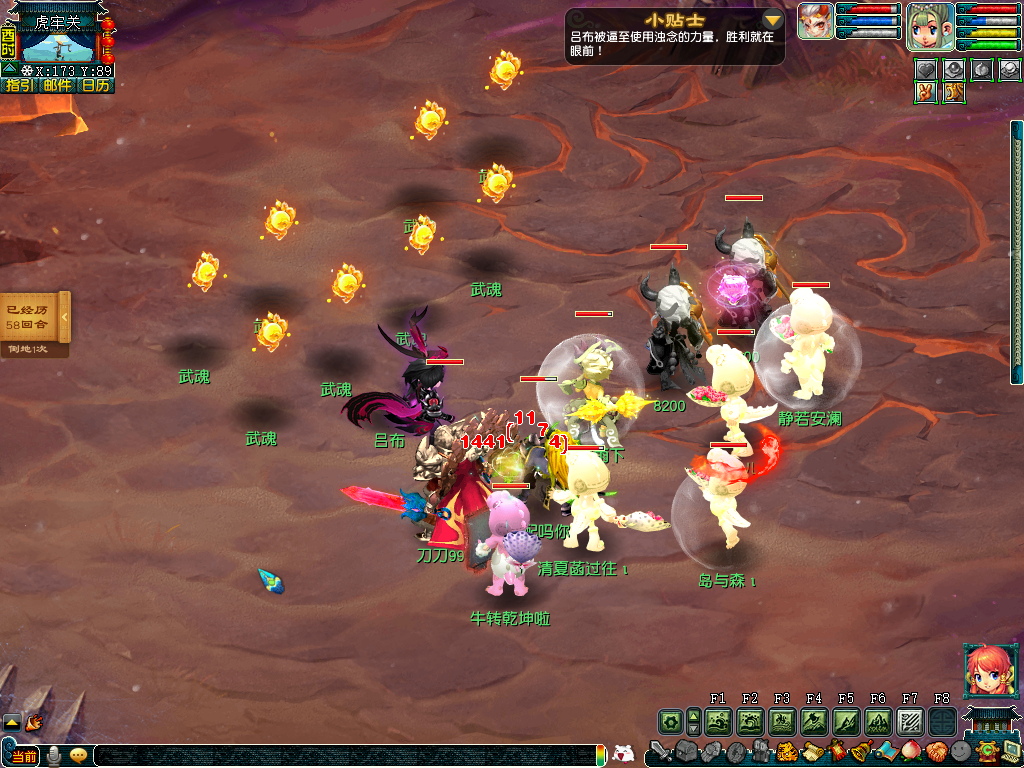
Task: Open the 邮件 mail button
Action: 58,86
